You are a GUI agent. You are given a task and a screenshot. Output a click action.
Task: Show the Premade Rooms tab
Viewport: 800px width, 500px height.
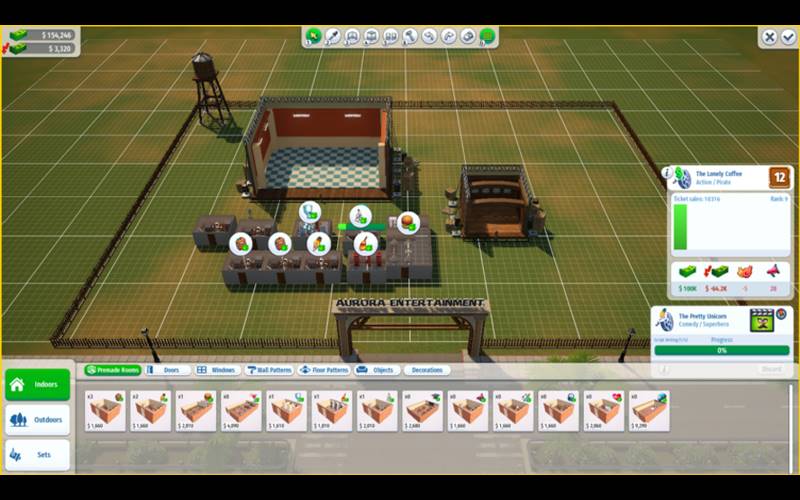[113, 370]
